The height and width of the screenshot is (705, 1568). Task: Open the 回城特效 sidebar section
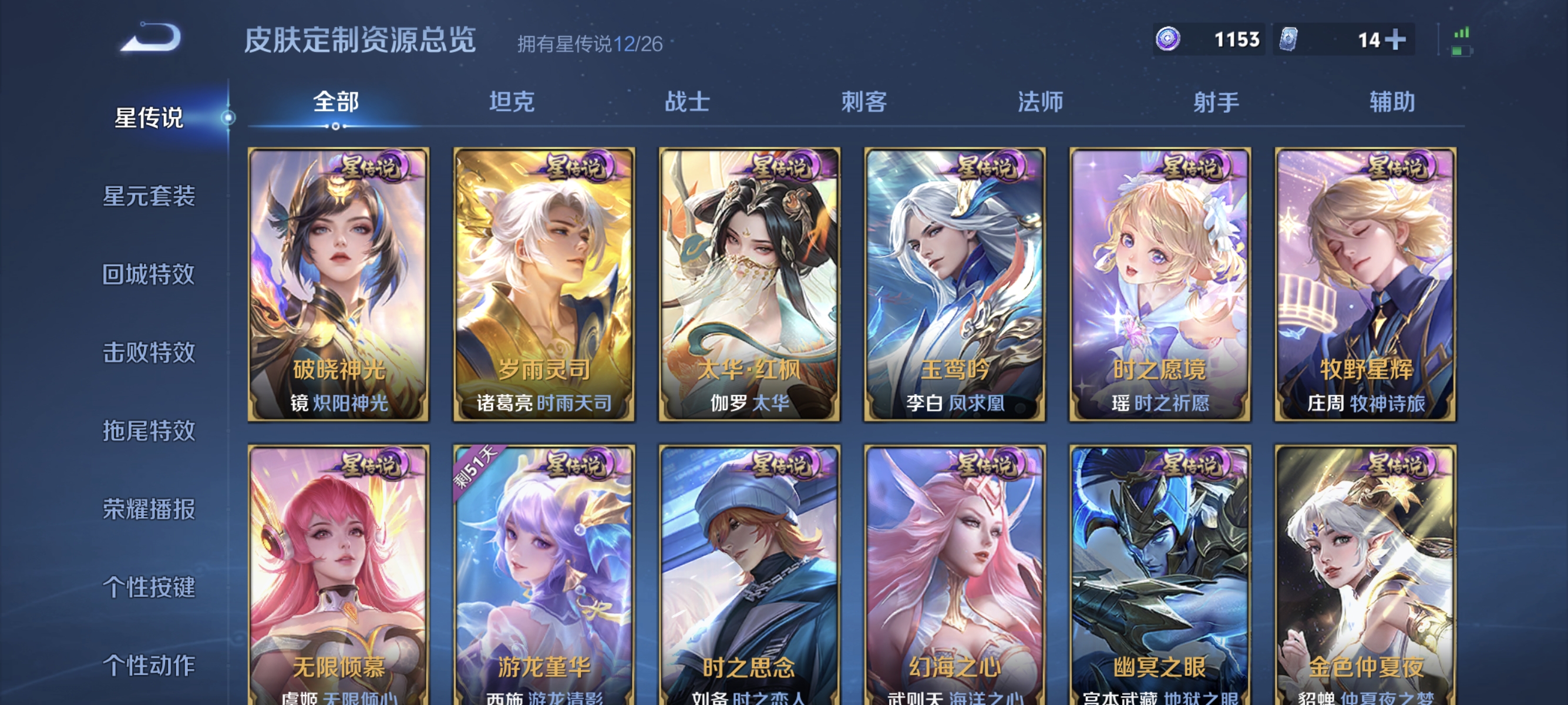coord(149,275)
